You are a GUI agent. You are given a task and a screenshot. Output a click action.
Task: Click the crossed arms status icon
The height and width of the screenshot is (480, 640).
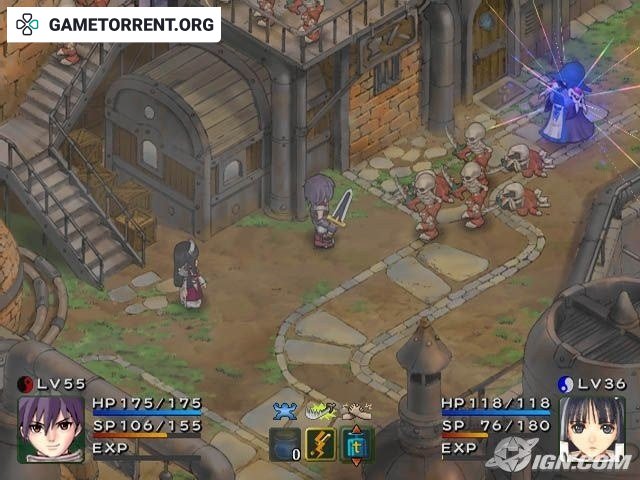[x=355, y=409]
